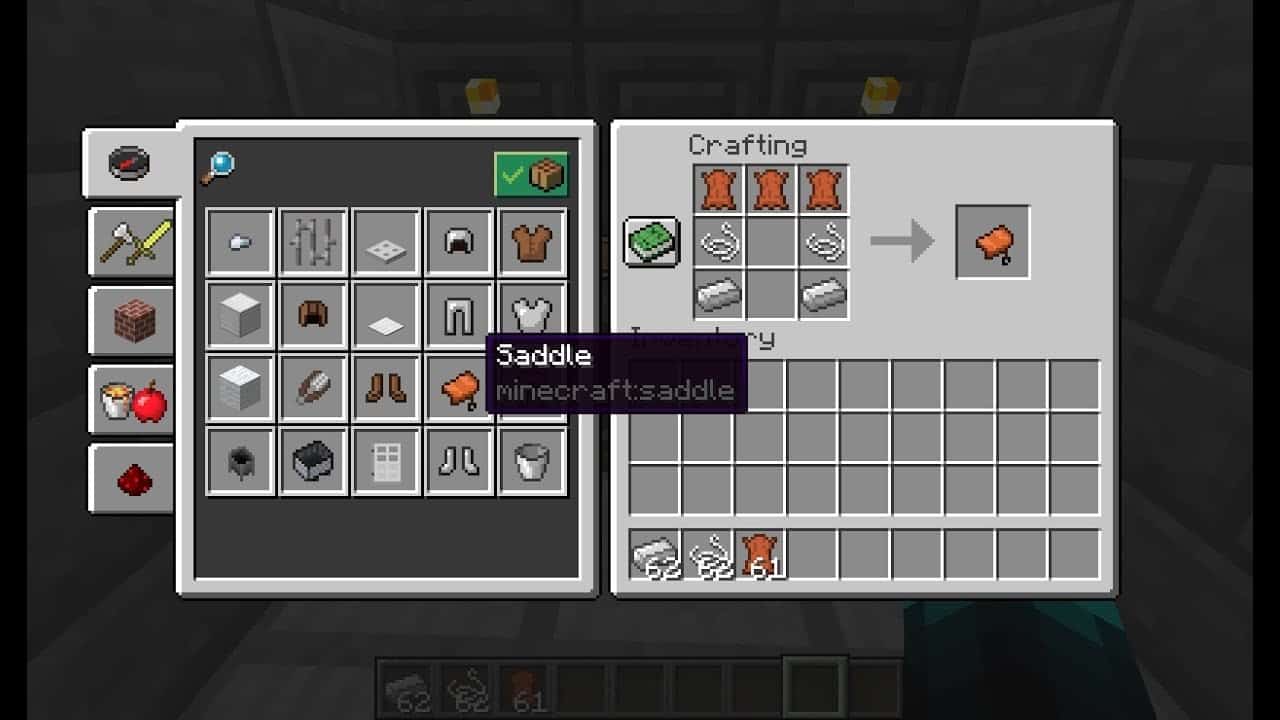The image size is (1280, 720).
Task: Pick up the crafted saddle output
Action: click(x=993, y=240)
